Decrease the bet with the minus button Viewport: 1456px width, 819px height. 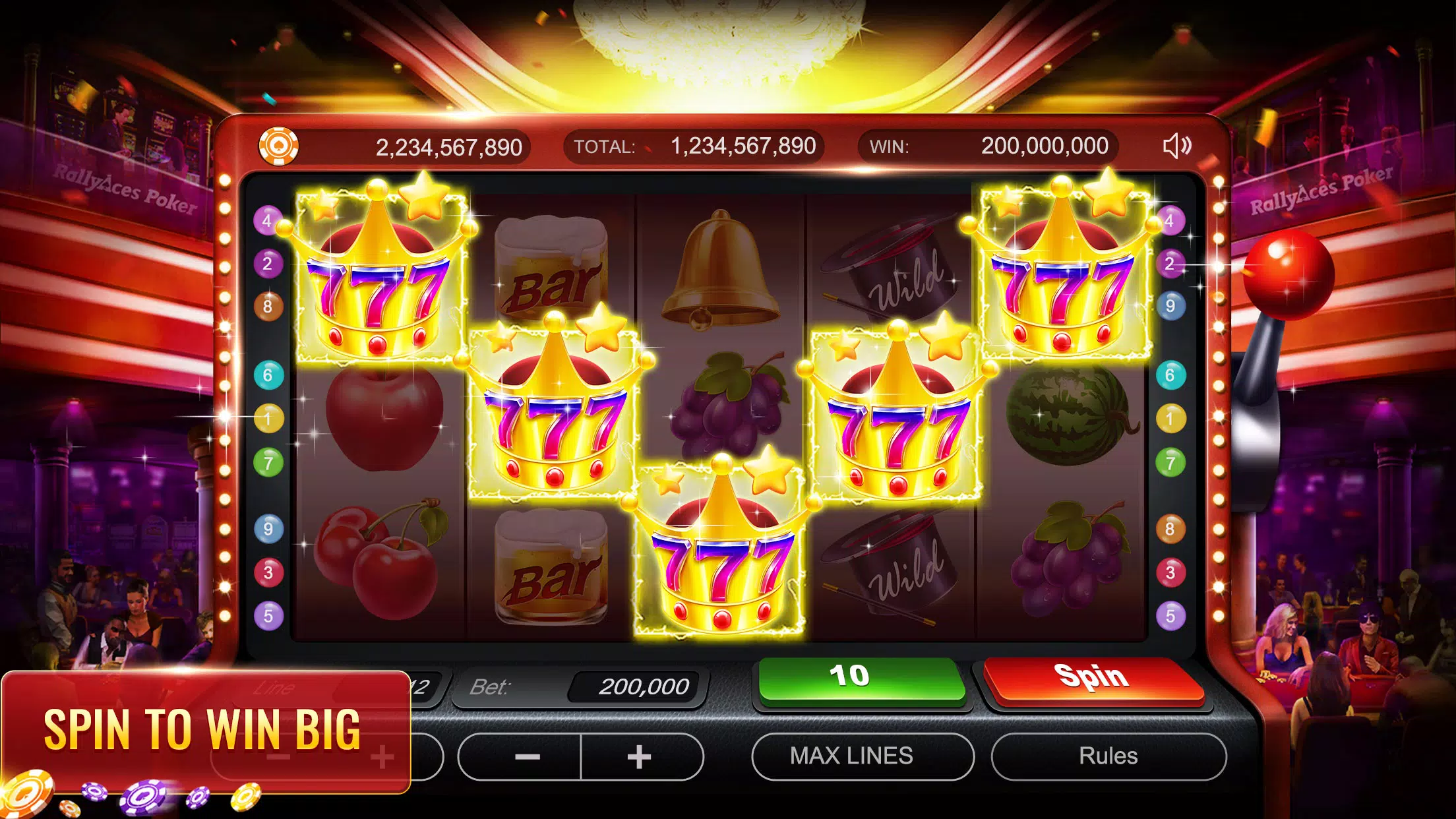528,757
